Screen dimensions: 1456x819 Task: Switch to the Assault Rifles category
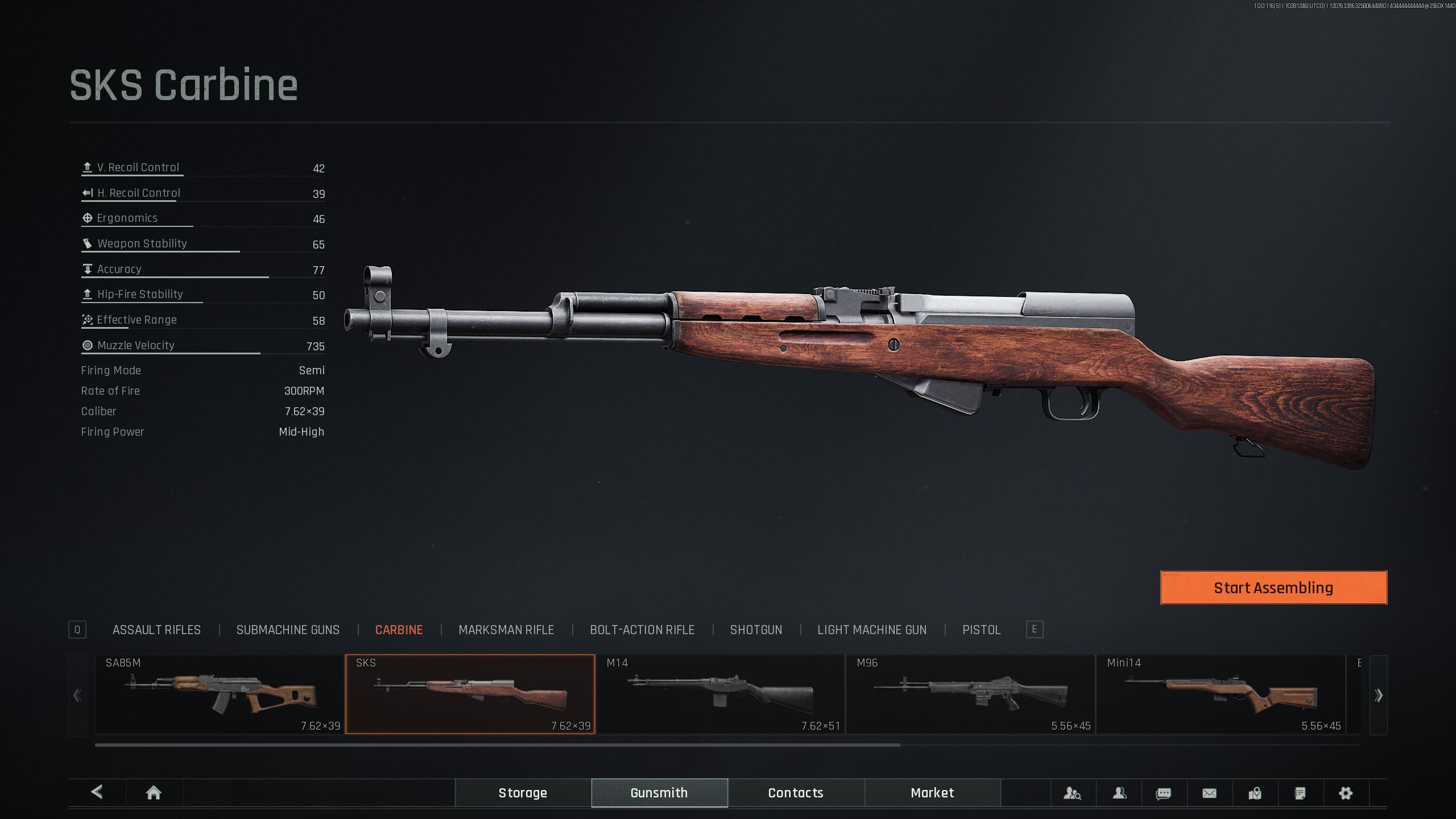[156, 630]
